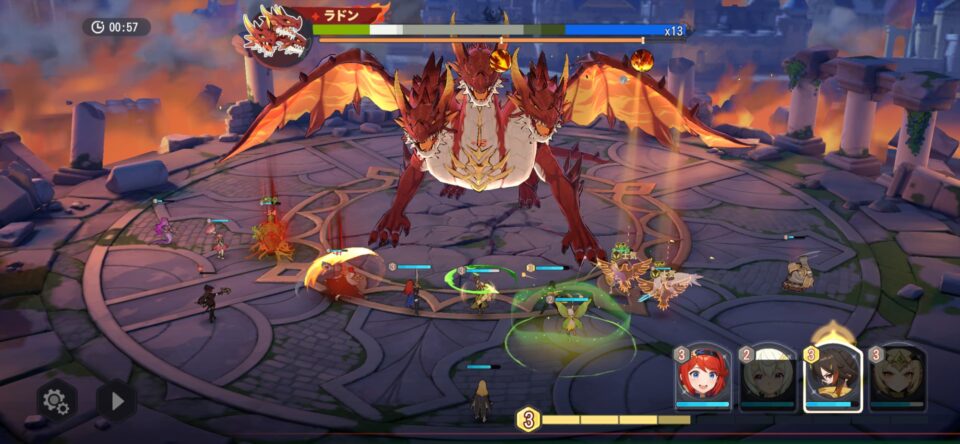
Task: Tap the play-arrow speed button
Action: [116, 401]
